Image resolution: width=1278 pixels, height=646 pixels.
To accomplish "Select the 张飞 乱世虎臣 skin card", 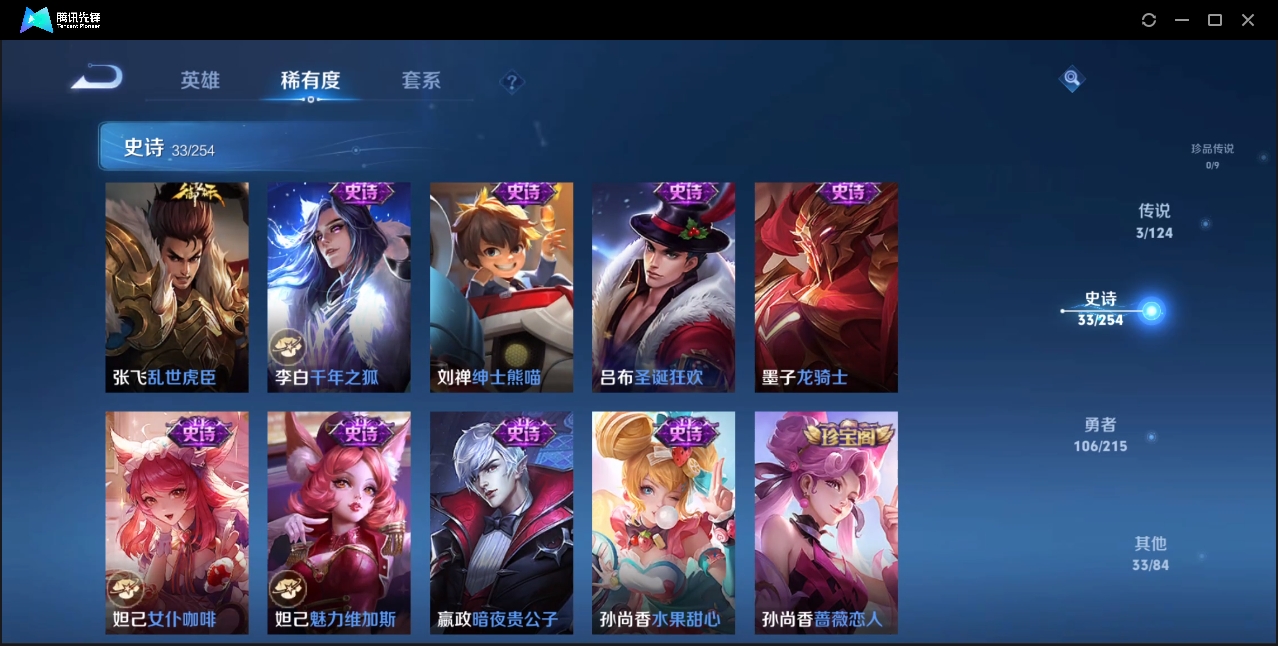I will pyautogui.click(x=177, y=287).
